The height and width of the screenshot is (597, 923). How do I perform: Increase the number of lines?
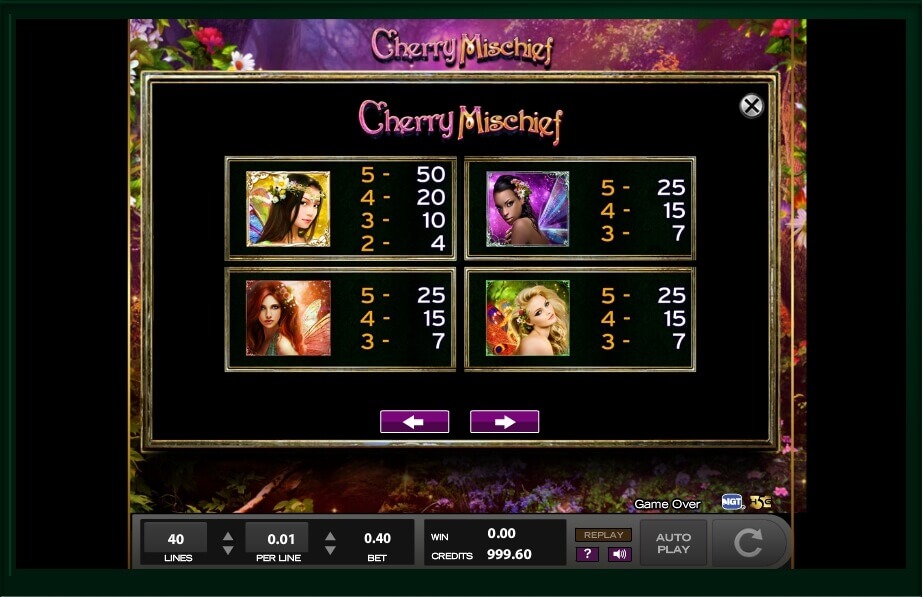228,534
